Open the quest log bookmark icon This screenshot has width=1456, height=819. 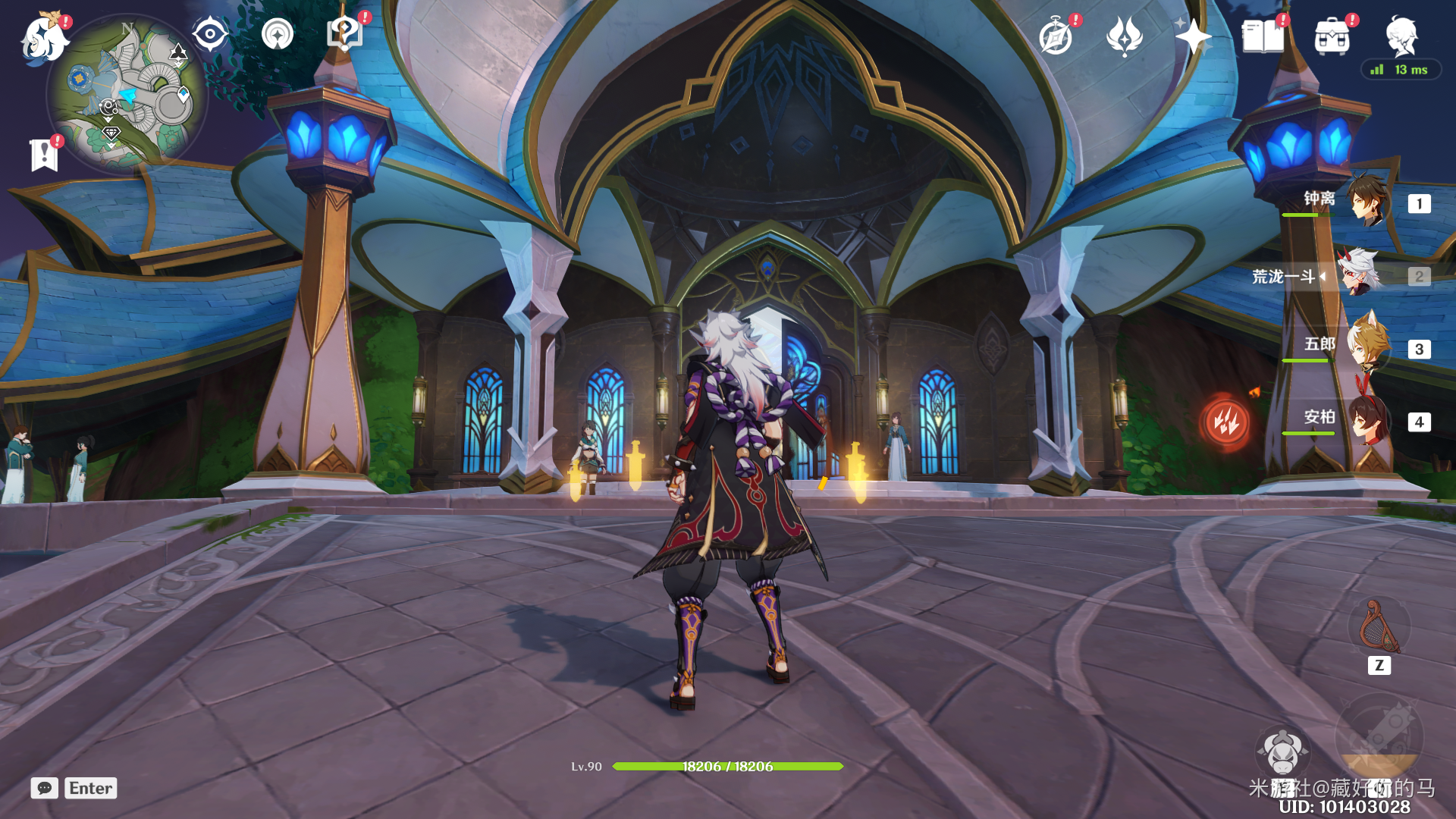[x=44, y=155]
